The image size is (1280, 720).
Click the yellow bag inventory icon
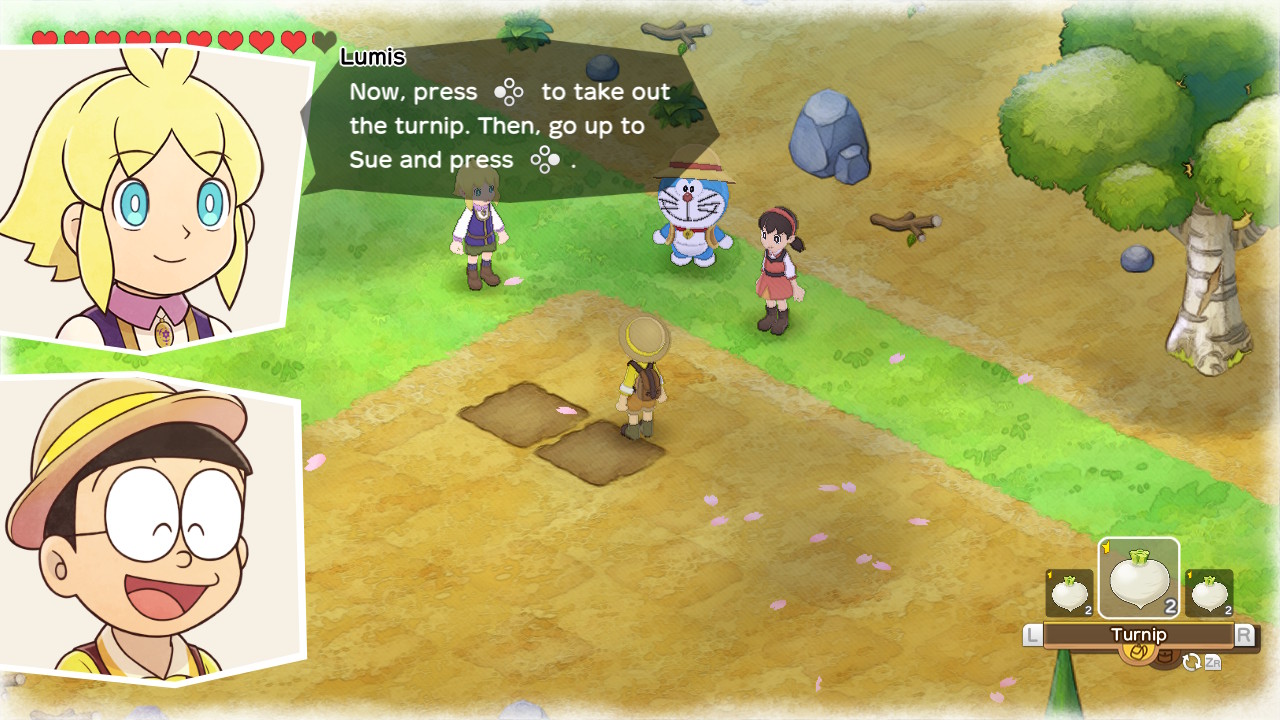click(1138, 653)
